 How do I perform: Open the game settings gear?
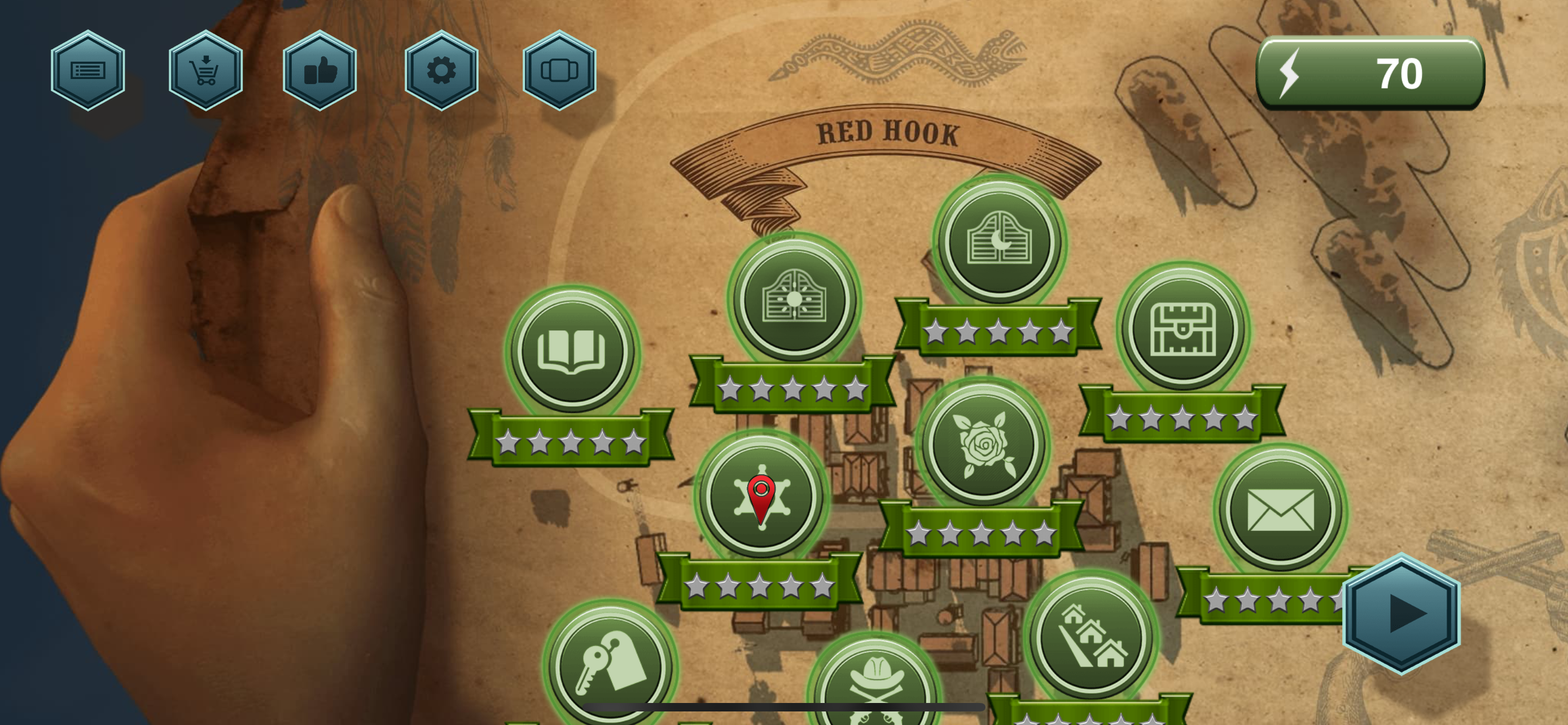(442, 70)
